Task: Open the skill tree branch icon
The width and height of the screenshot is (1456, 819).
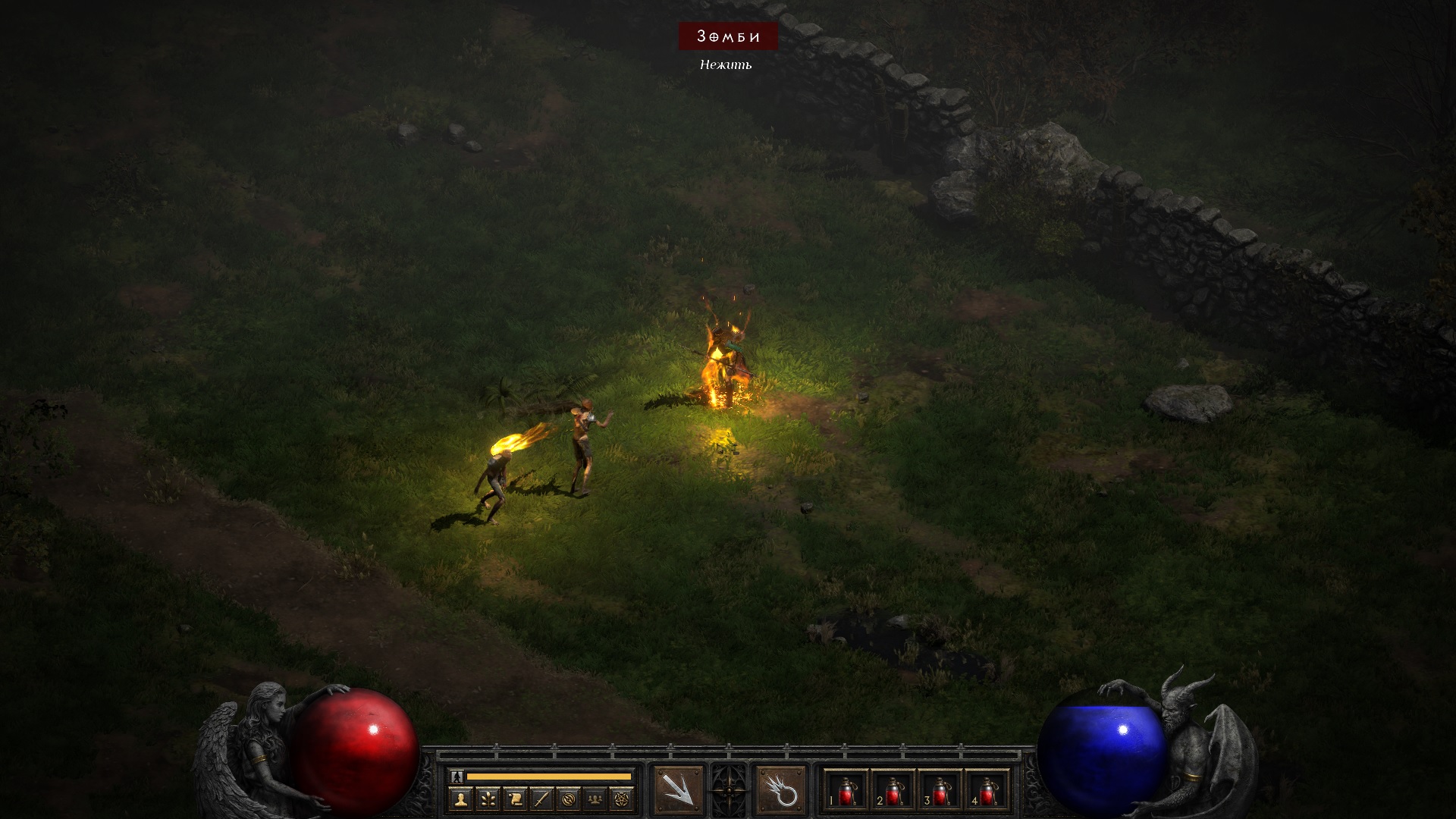Action: point(488,799)
